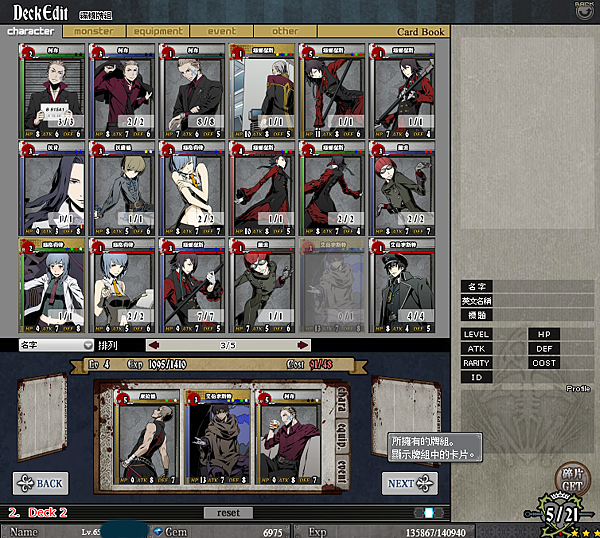Go to the previous card page
The width and height of the screenshot is (600, 538).
154,345
